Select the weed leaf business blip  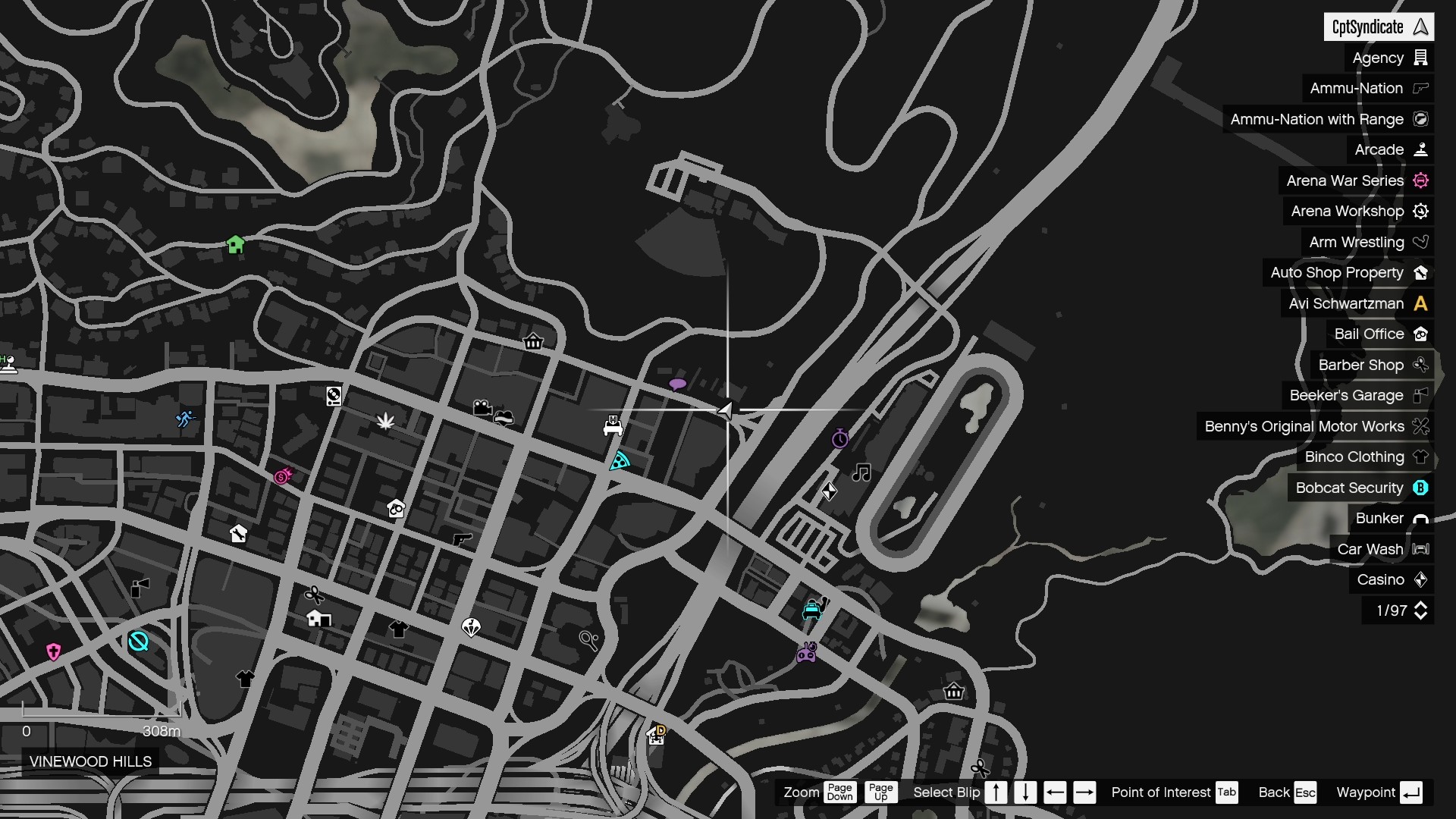[385, 422]
